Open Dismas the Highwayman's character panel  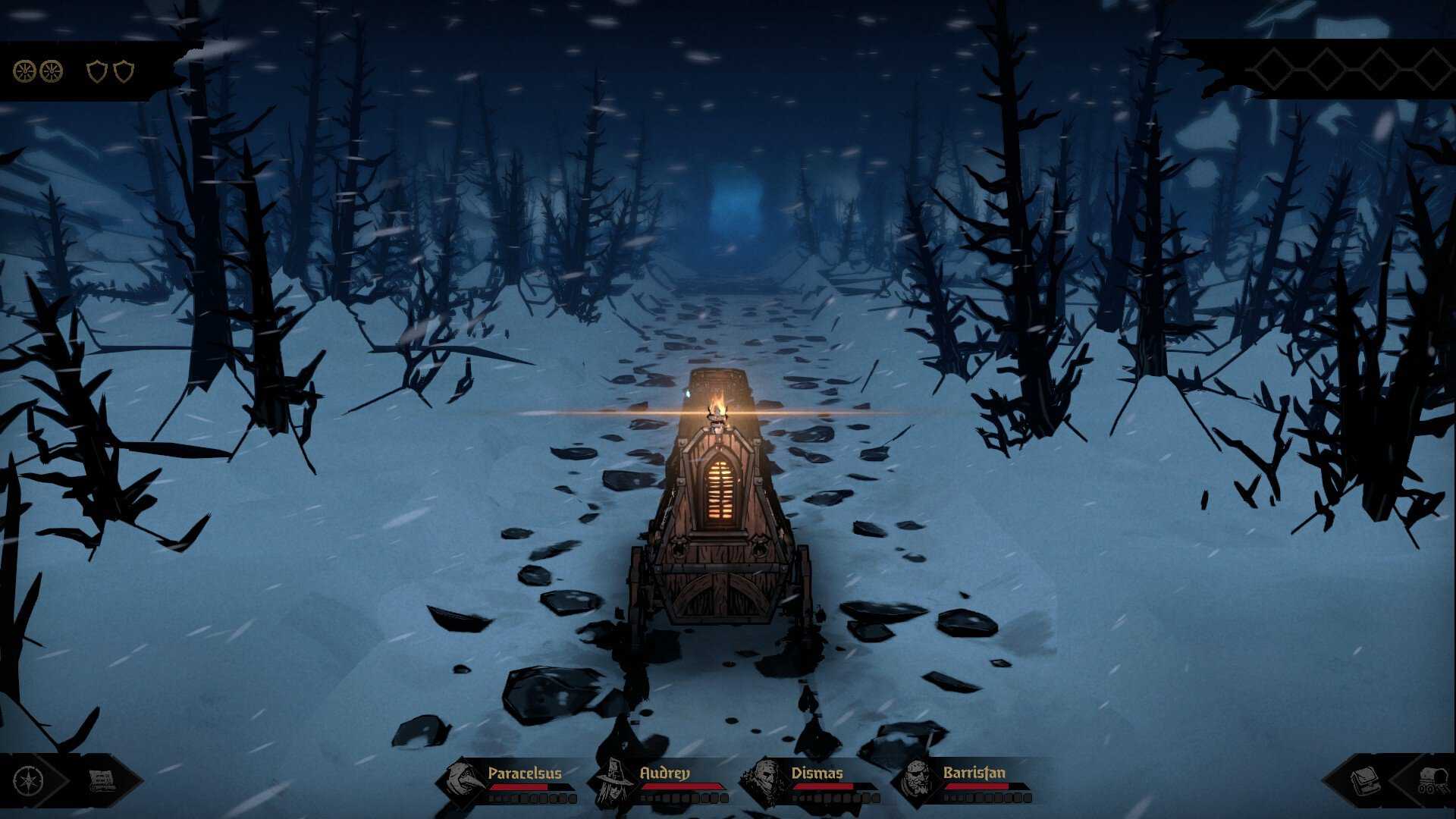pyautogui.click(x=766, y=781)
